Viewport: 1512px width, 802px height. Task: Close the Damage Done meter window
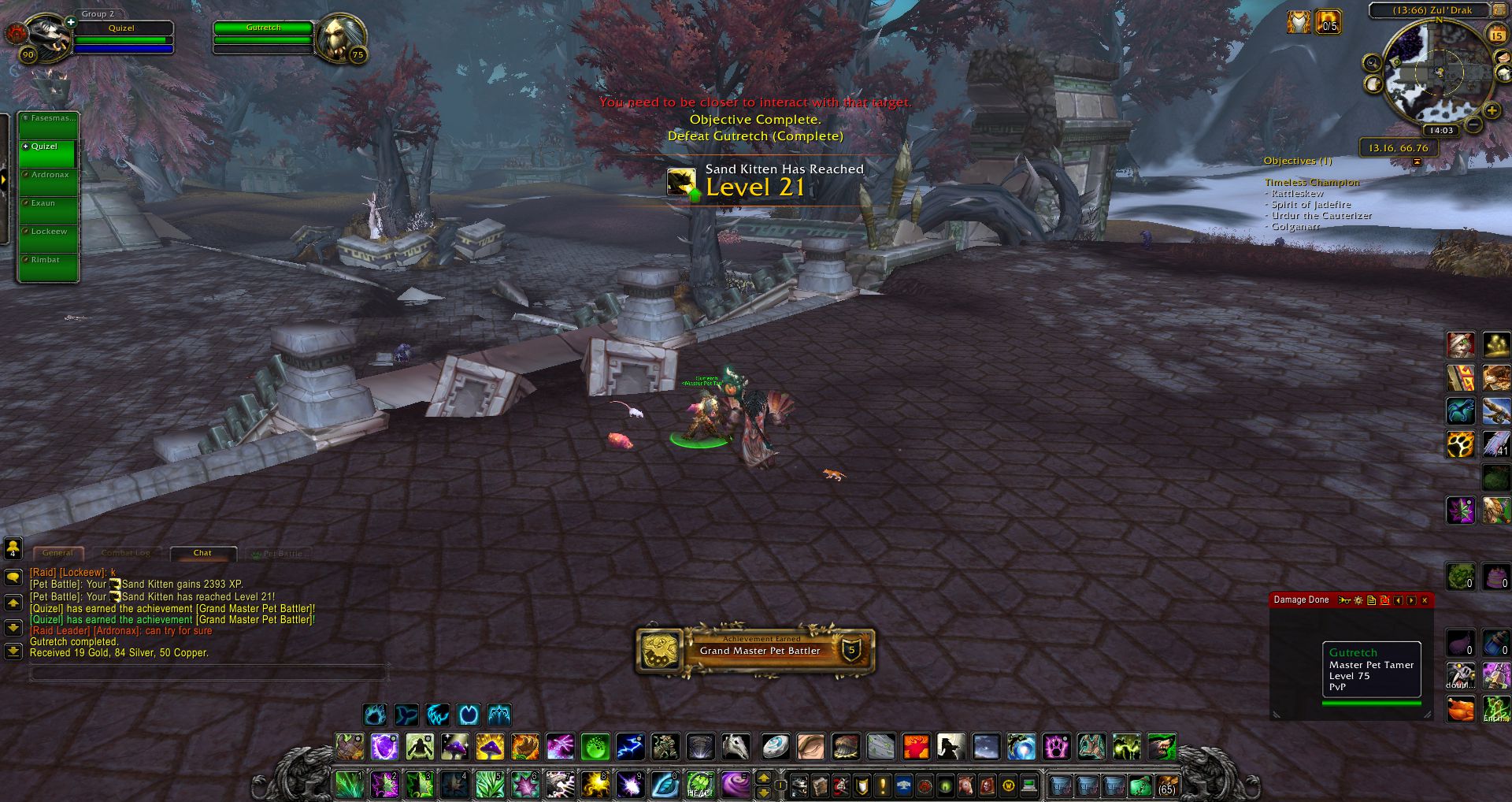(x=1425, y=600)
